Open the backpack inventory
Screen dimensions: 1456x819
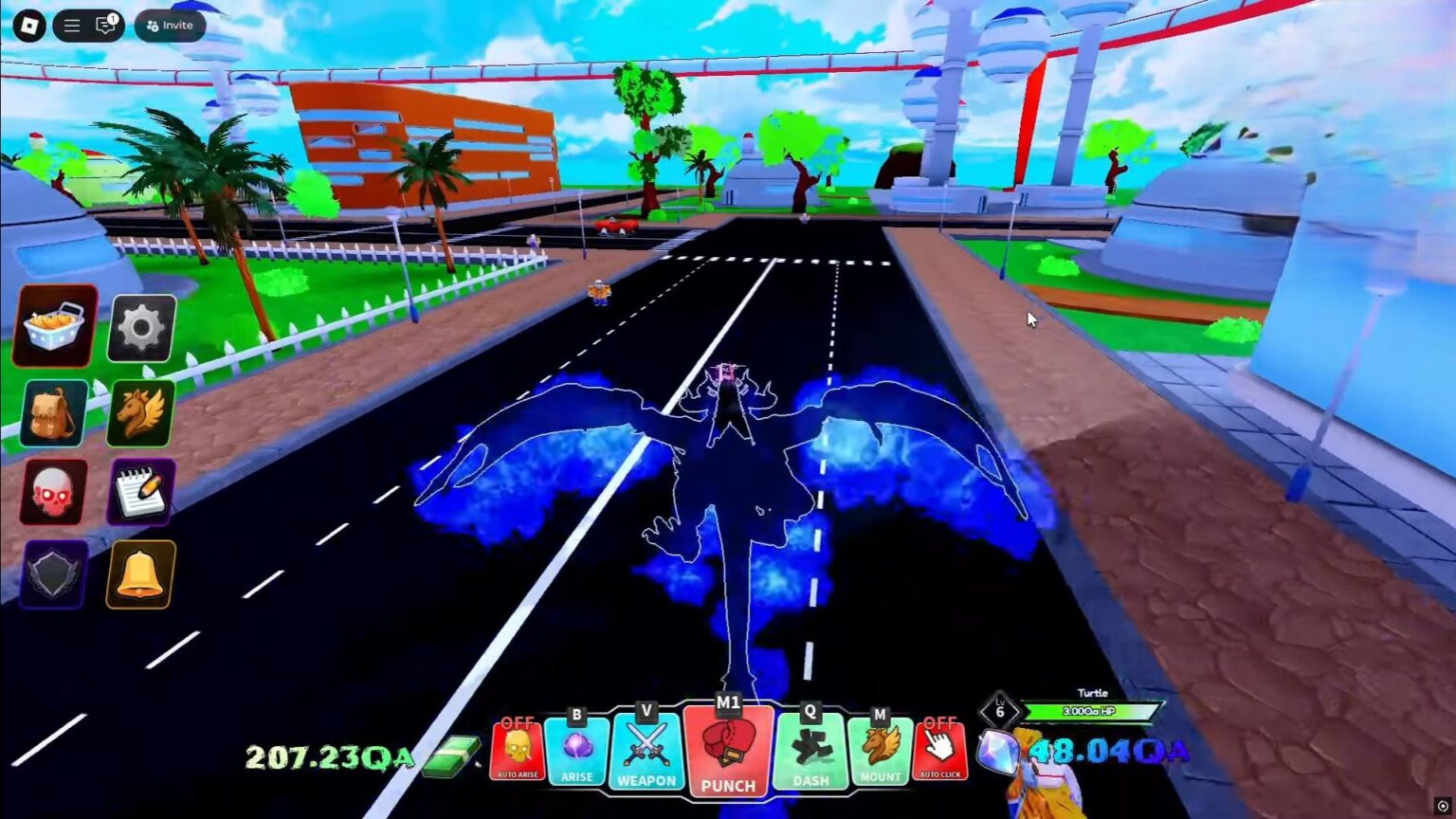pyautogui.click(x=53, y=411)
